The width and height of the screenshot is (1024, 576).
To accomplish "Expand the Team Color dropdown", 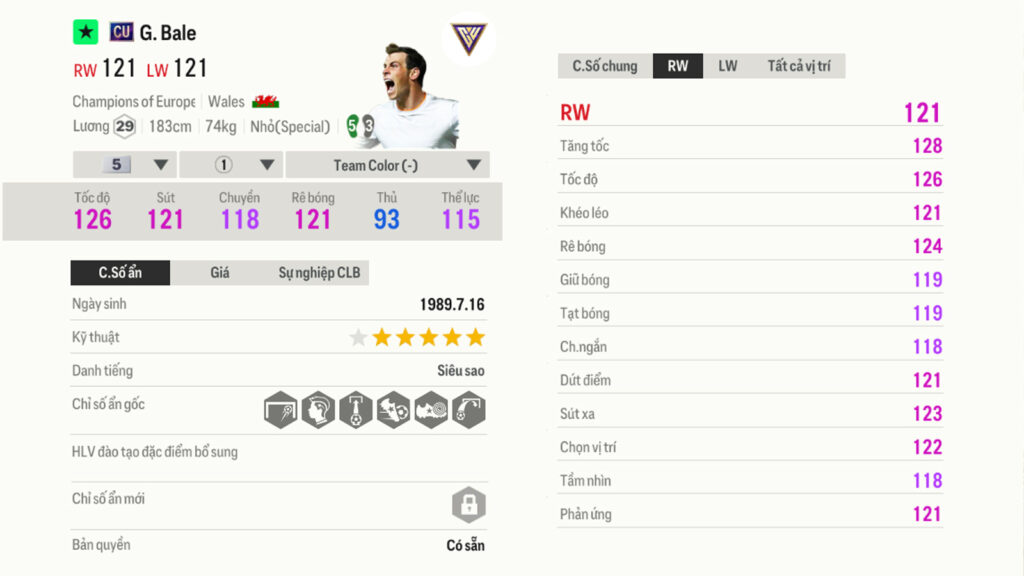I will coord(388,165).
